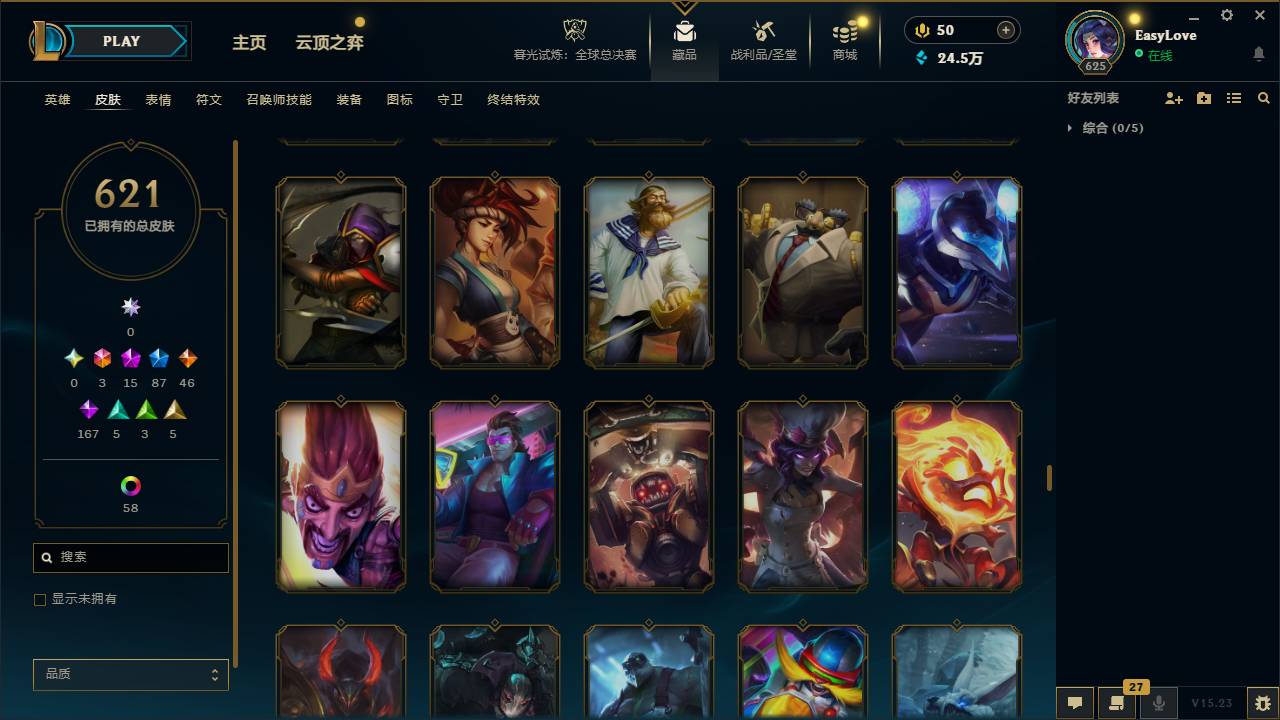
Task: Type in the 搜索 skin search field
Action: tap(130, 557)
